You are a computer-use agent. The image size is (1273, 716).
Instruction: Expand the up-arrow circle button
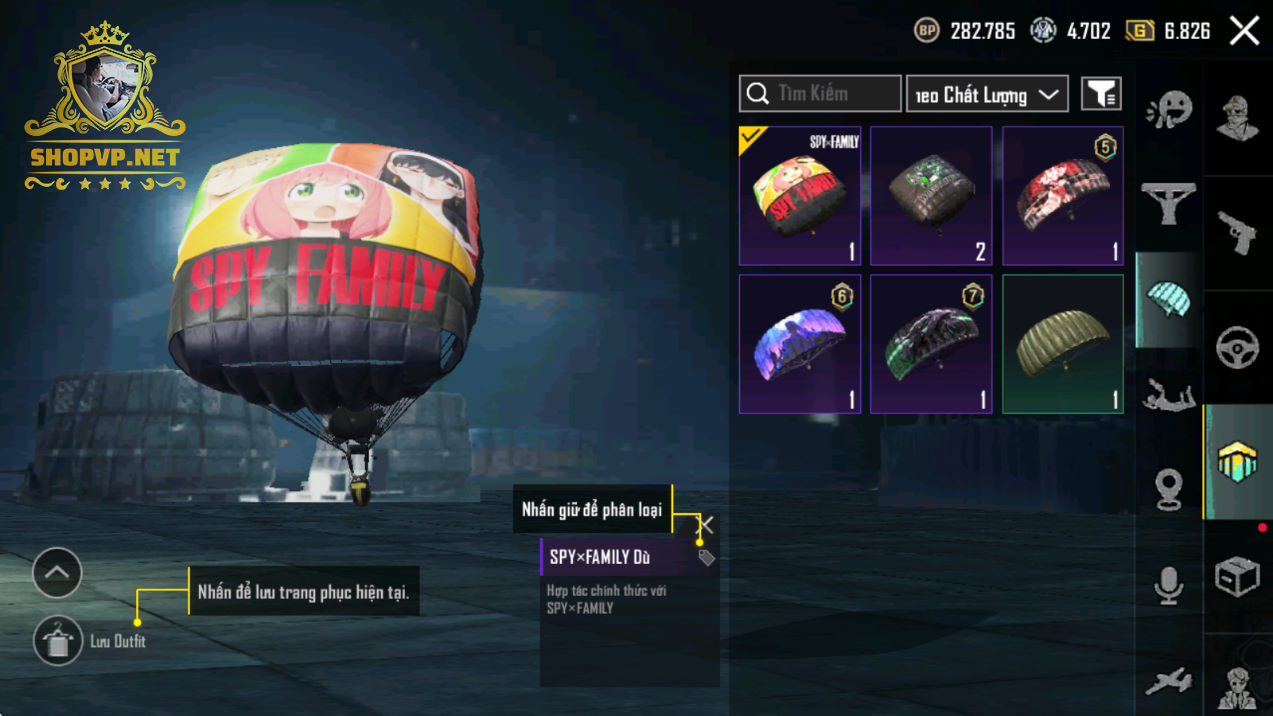[57, 573]
